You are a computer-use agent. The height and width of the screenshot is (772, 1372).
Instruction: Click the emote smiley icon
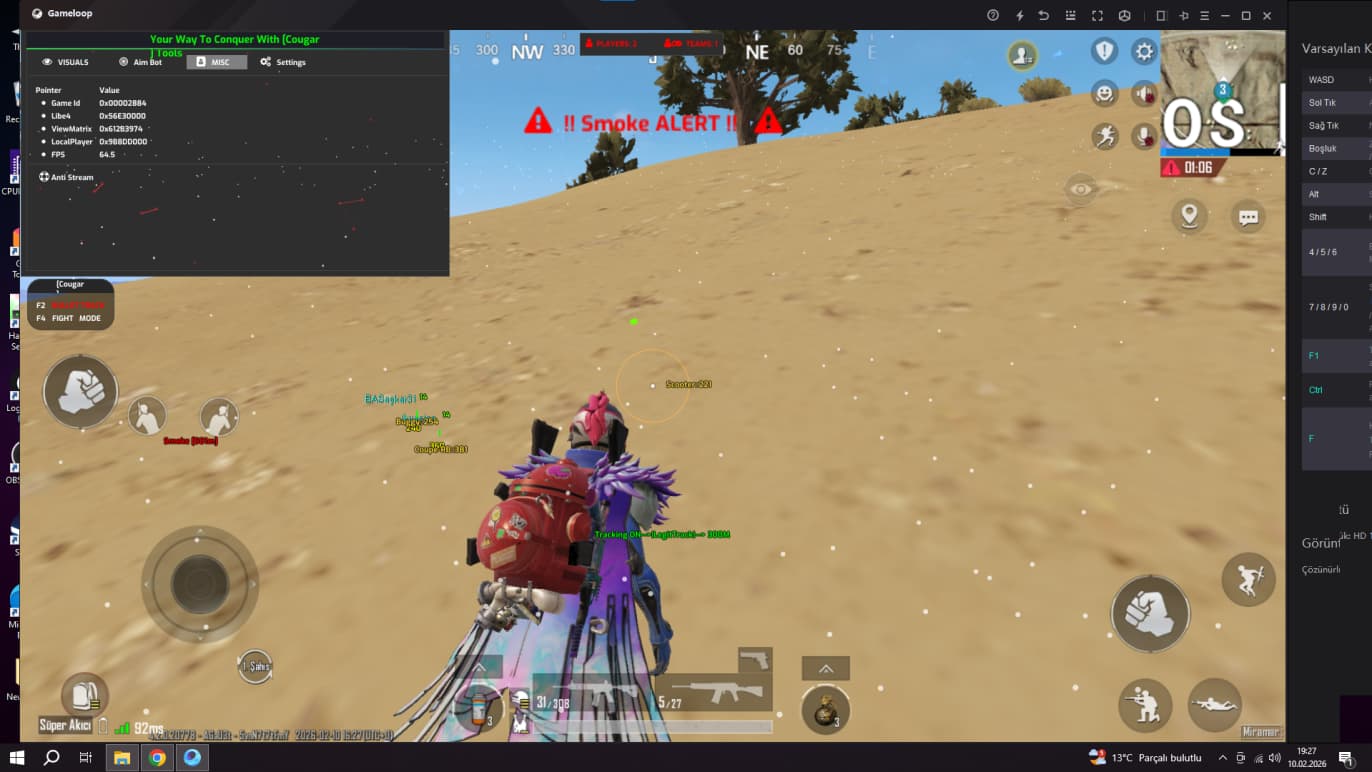click(1103, 93)
